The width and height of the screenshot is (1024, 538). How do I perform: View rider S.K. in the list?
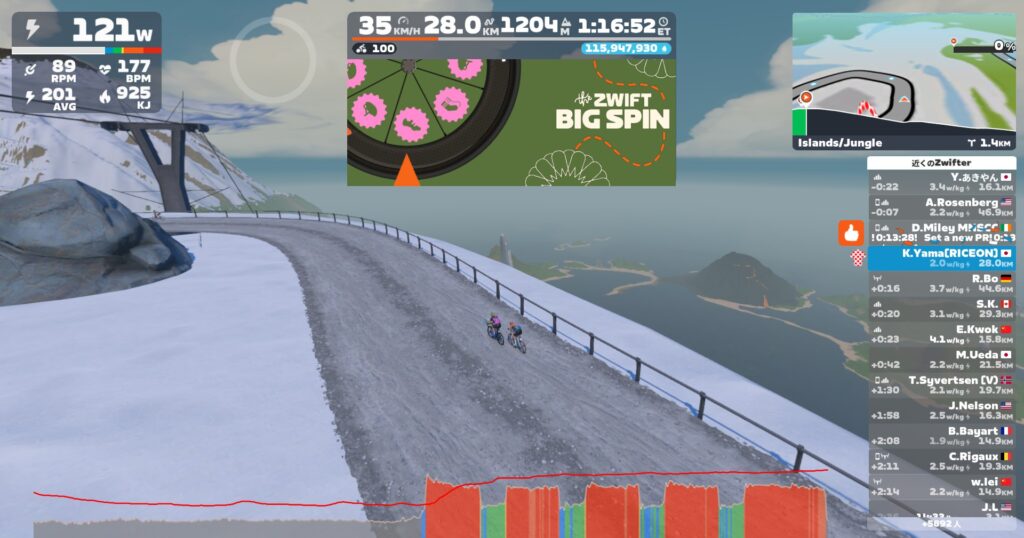(x=941, y=309)
